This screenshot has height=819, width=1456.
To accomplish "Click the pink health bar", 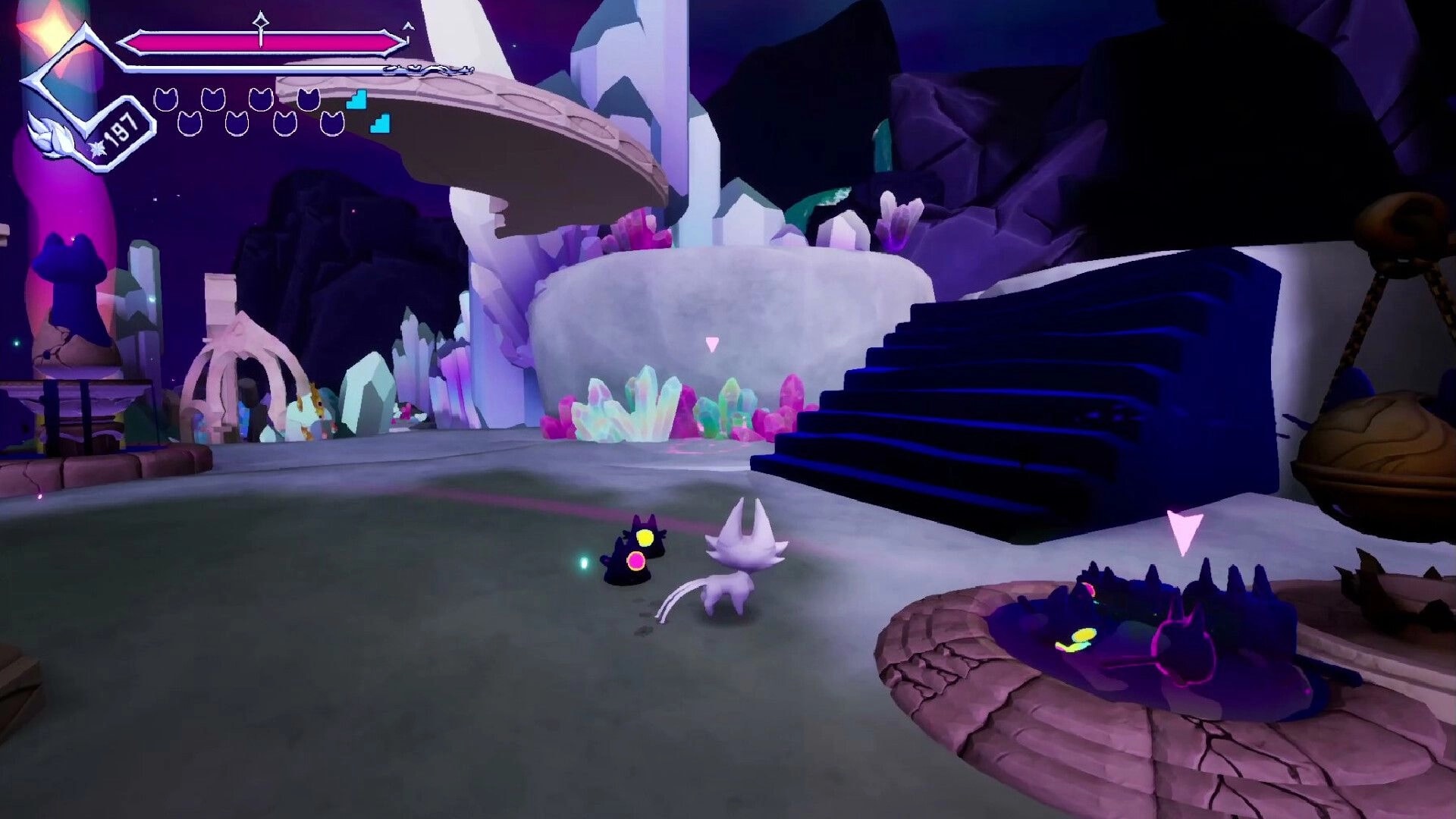I will 258,42.
